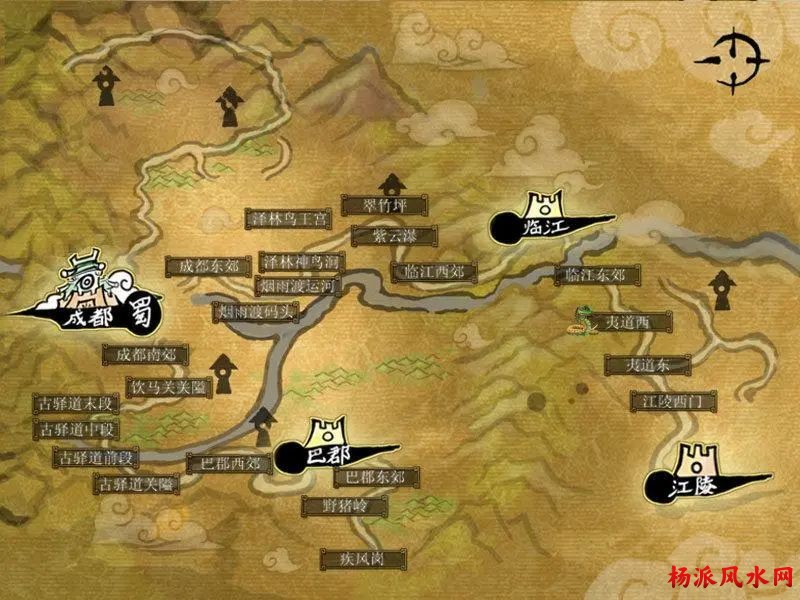Select the 泽林鸟王宫 location label
The image size is (800, 600).
tap(288, 218)
